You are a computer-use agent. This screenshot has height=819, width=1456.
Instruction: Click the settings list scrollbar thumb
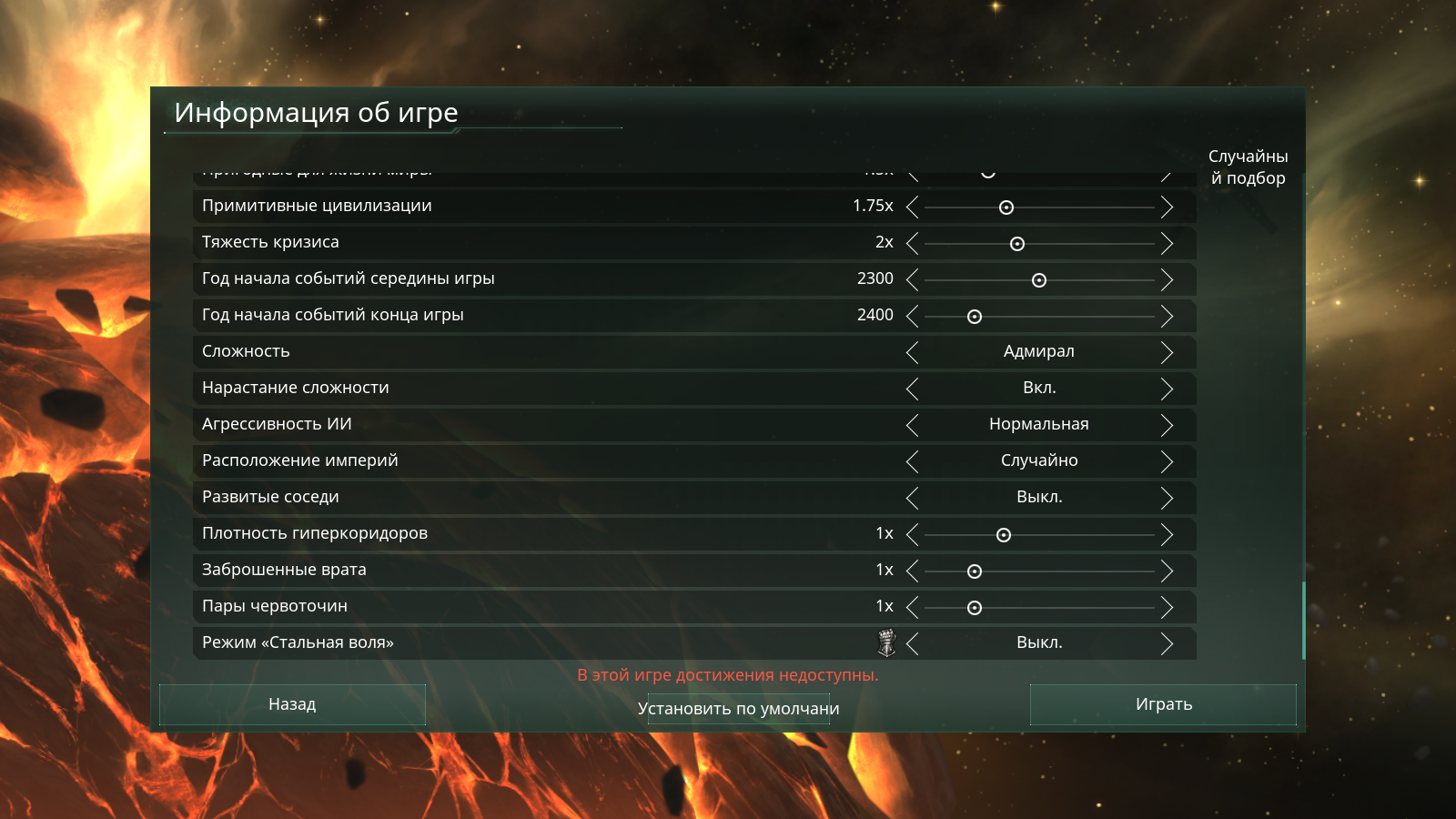coord(1304,621)
